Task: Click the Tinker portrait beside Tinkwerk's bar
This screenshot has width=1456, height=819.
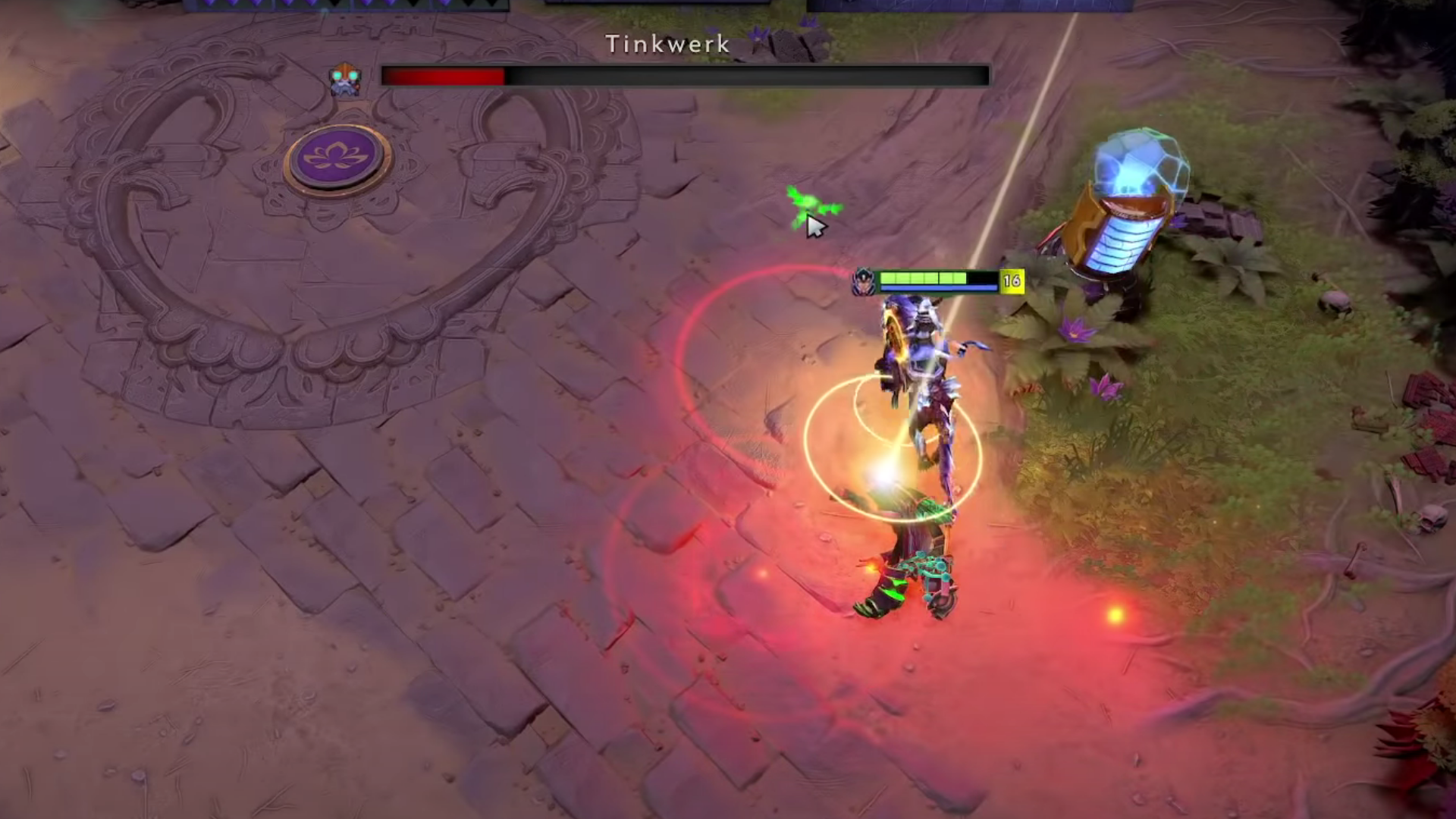Action: 346,79
